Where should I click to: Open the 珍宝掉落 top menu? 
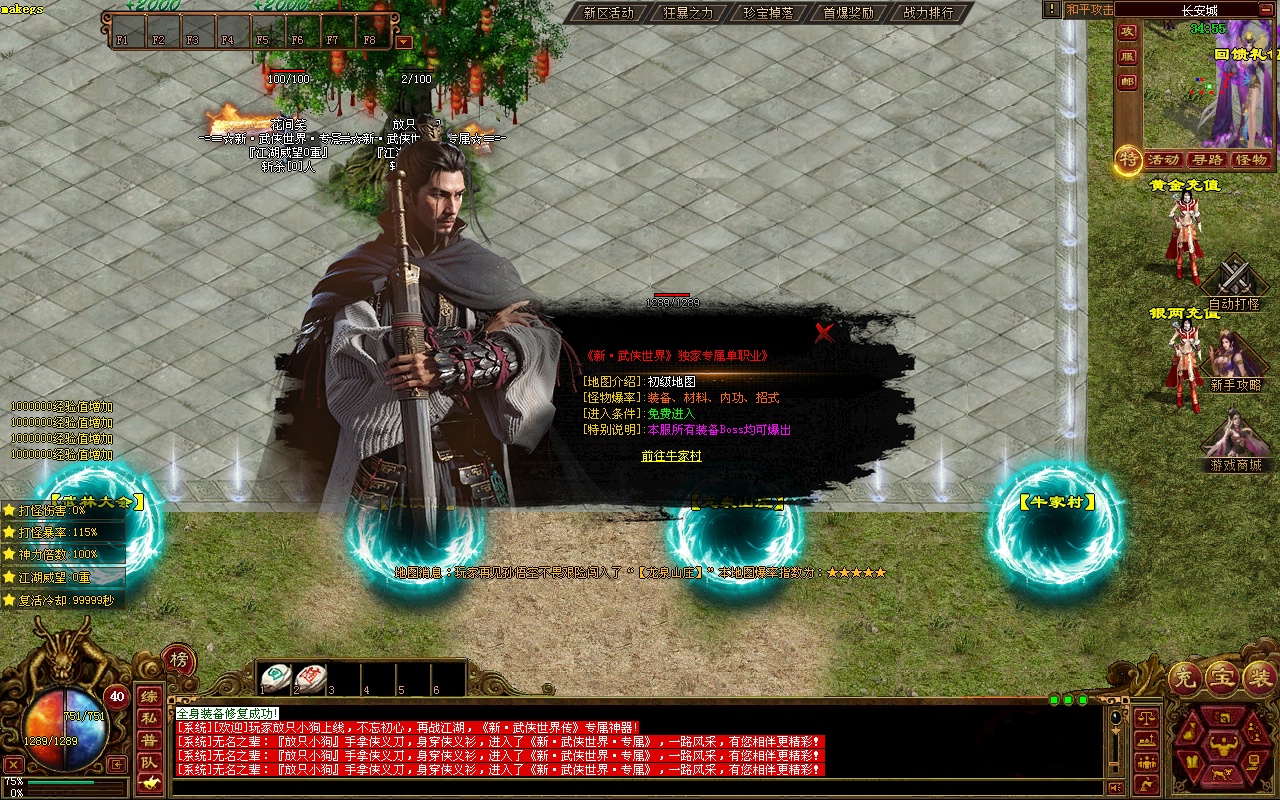768,13
